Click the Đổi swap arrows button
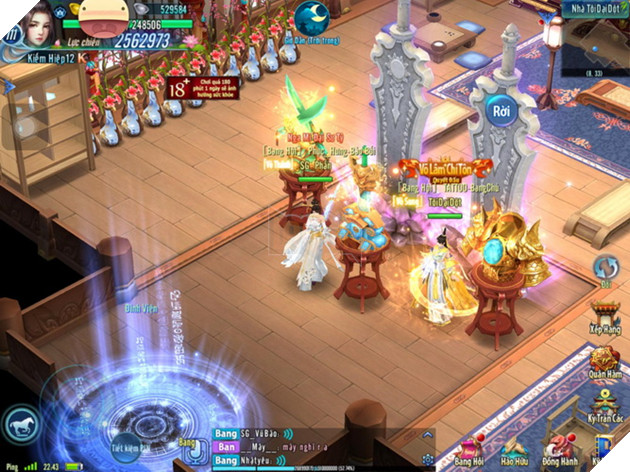This screenshot has height=472, width=630. (606, 267)
